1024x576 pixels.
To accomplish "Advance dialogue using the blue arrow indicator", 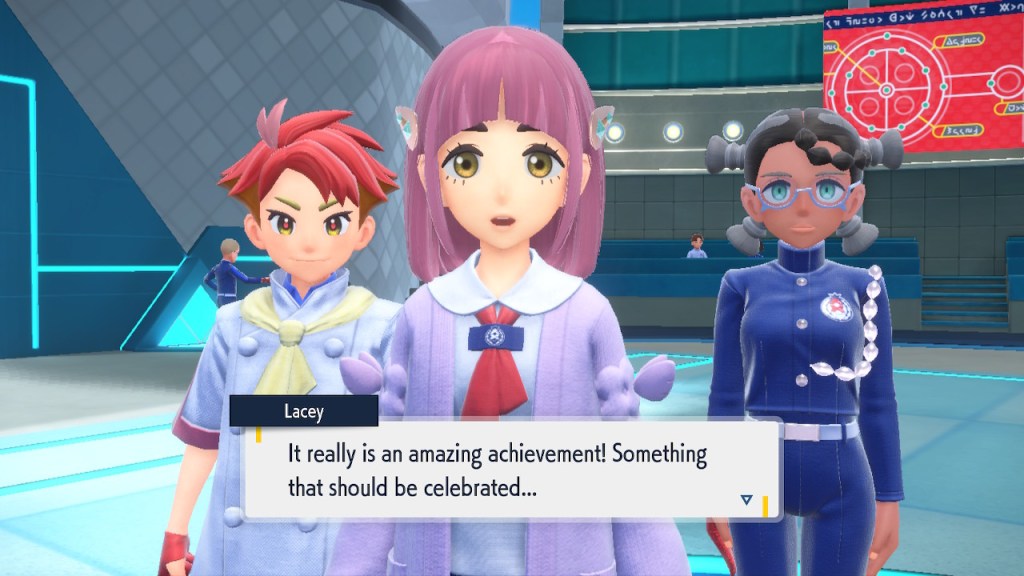I will click(x=746, y=499).
